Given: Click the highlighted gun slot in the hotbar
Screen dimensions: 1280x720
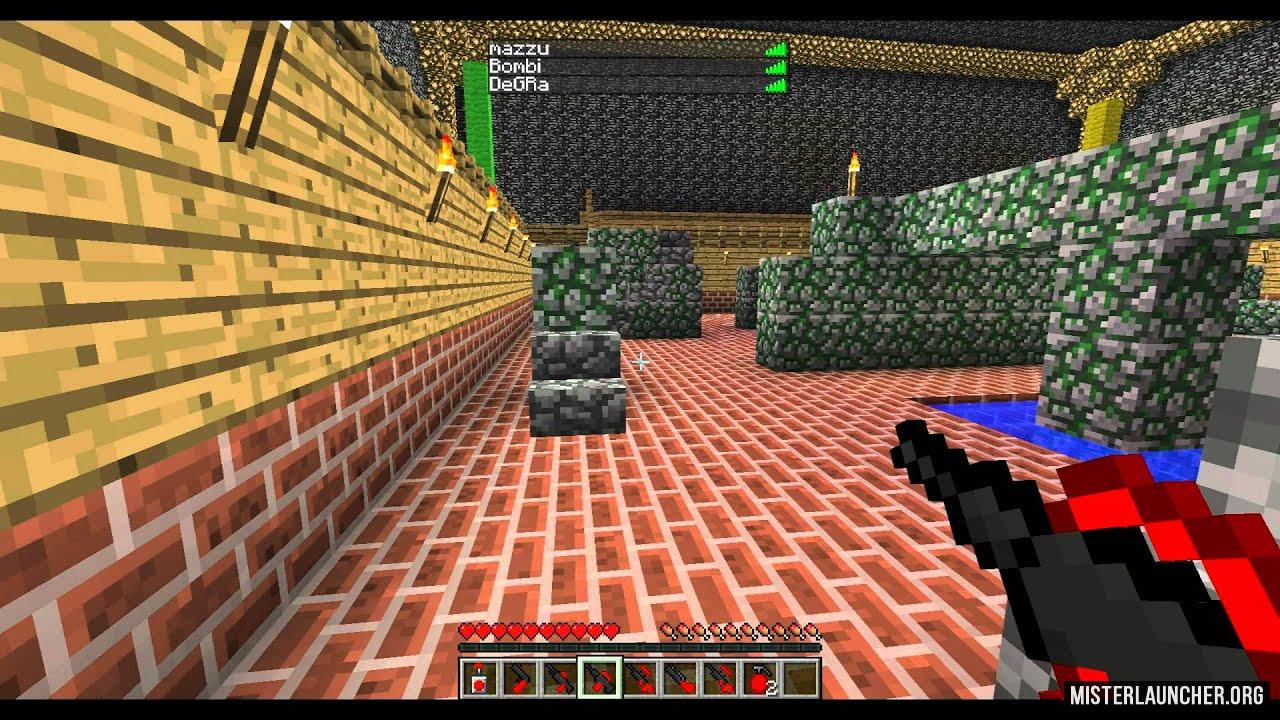Looking at the screenshot, I should point(599,678).
